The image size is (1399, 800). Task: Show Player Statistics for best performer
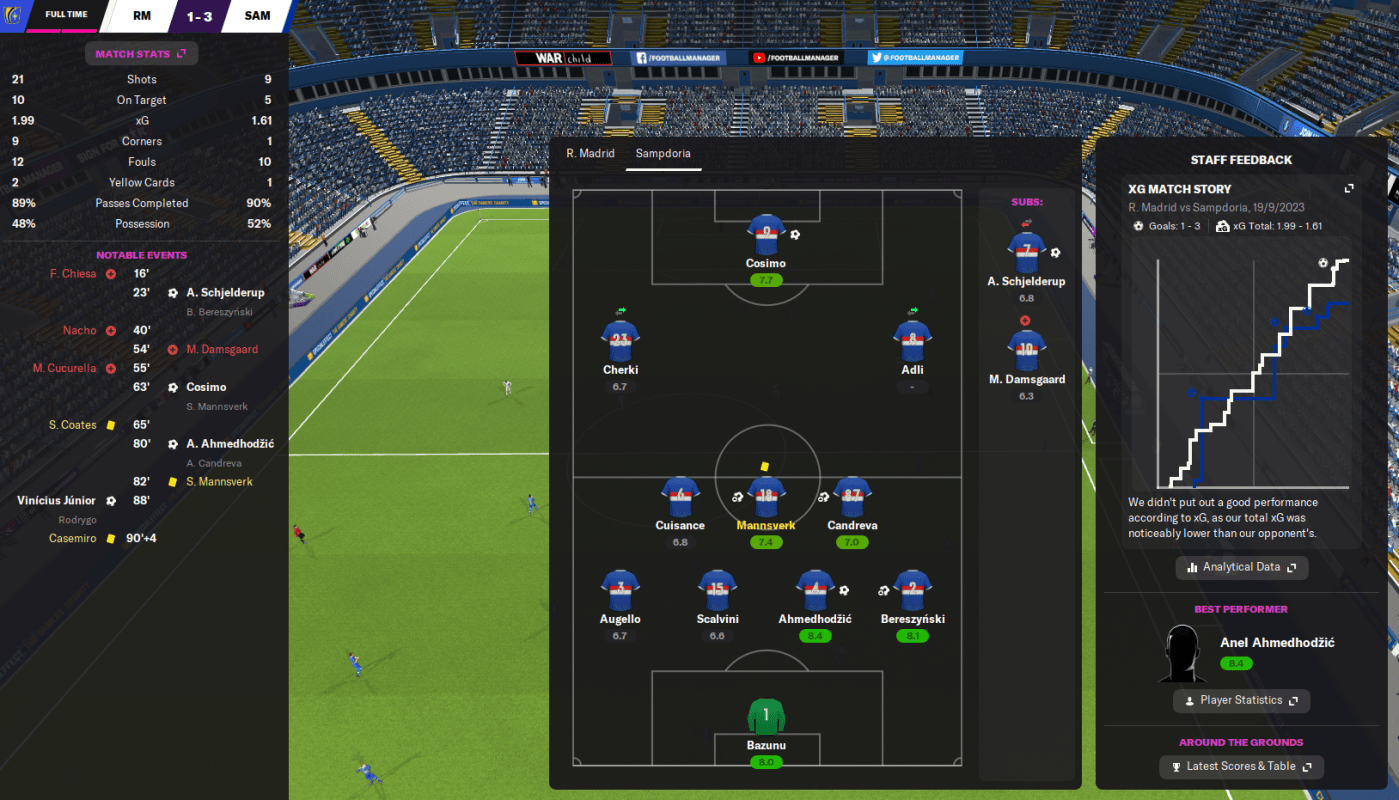pos(1241,701)
